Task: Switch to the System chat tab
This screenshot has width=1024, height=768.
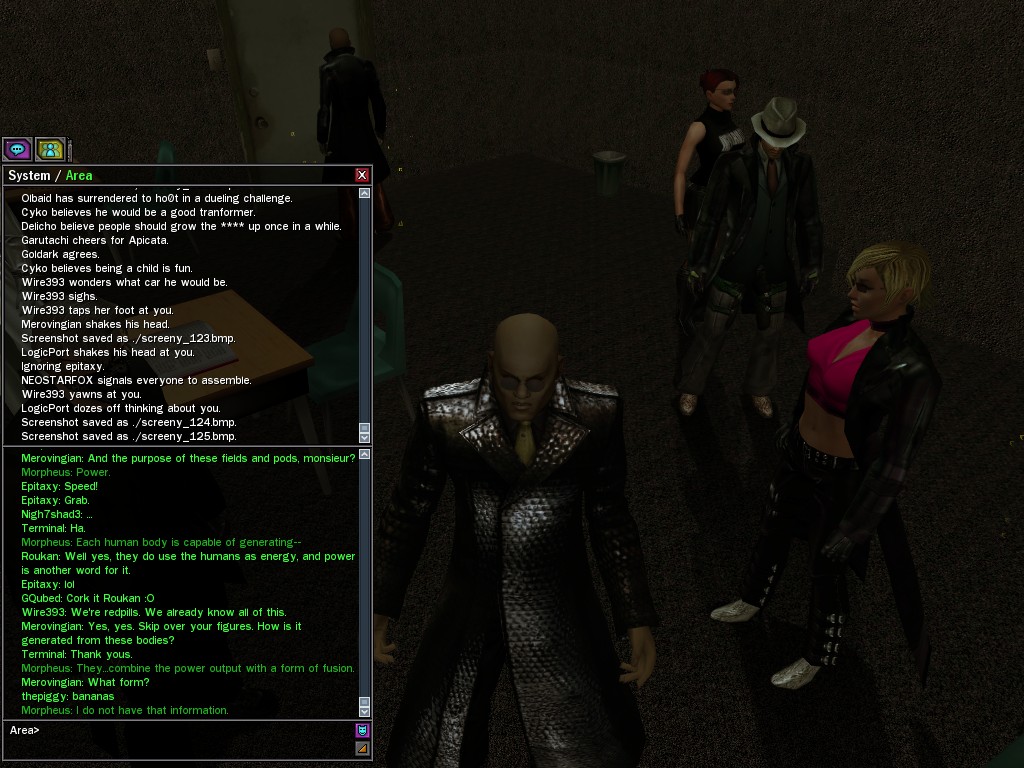Action: (29, 175)
